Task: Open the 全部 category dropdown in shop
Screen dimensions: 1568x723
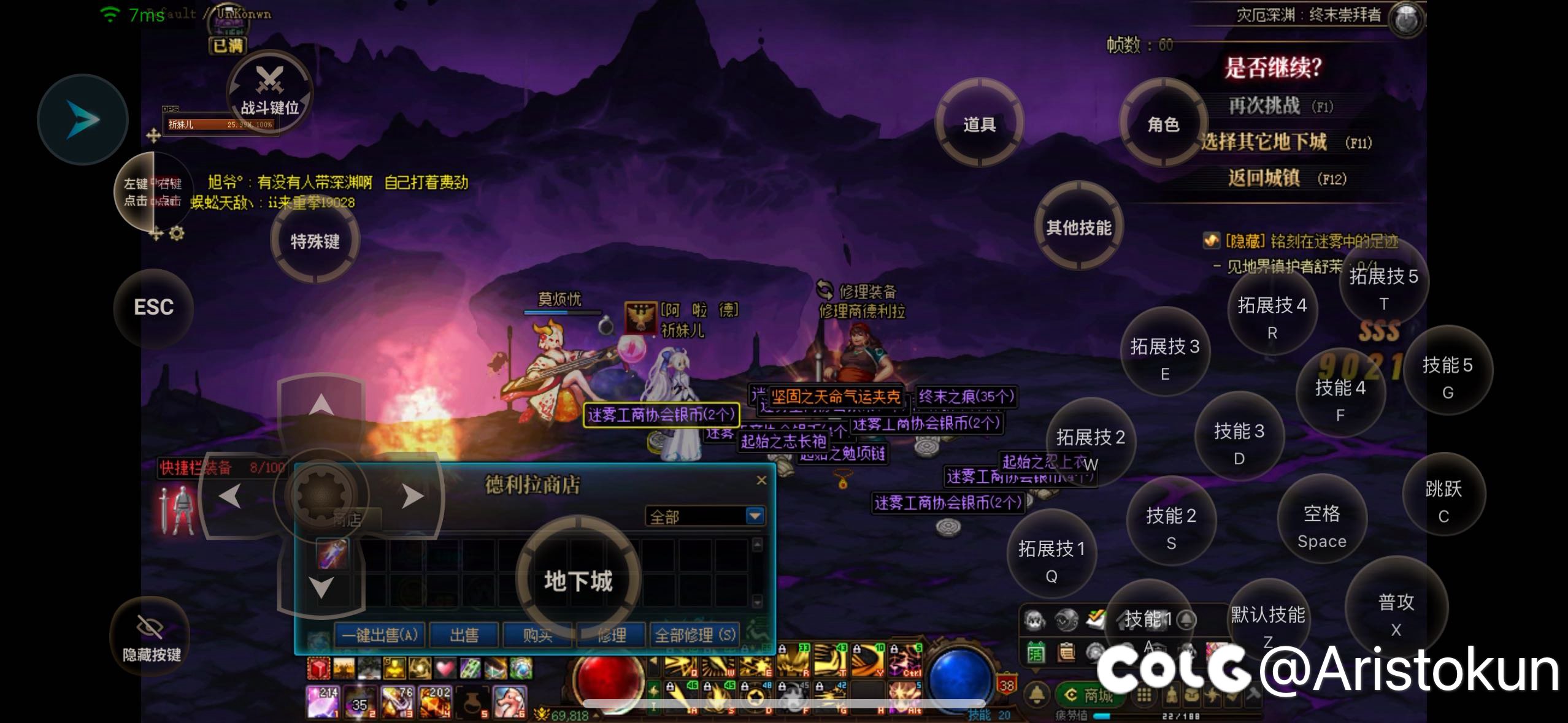Action: click(x=755, y=516)
